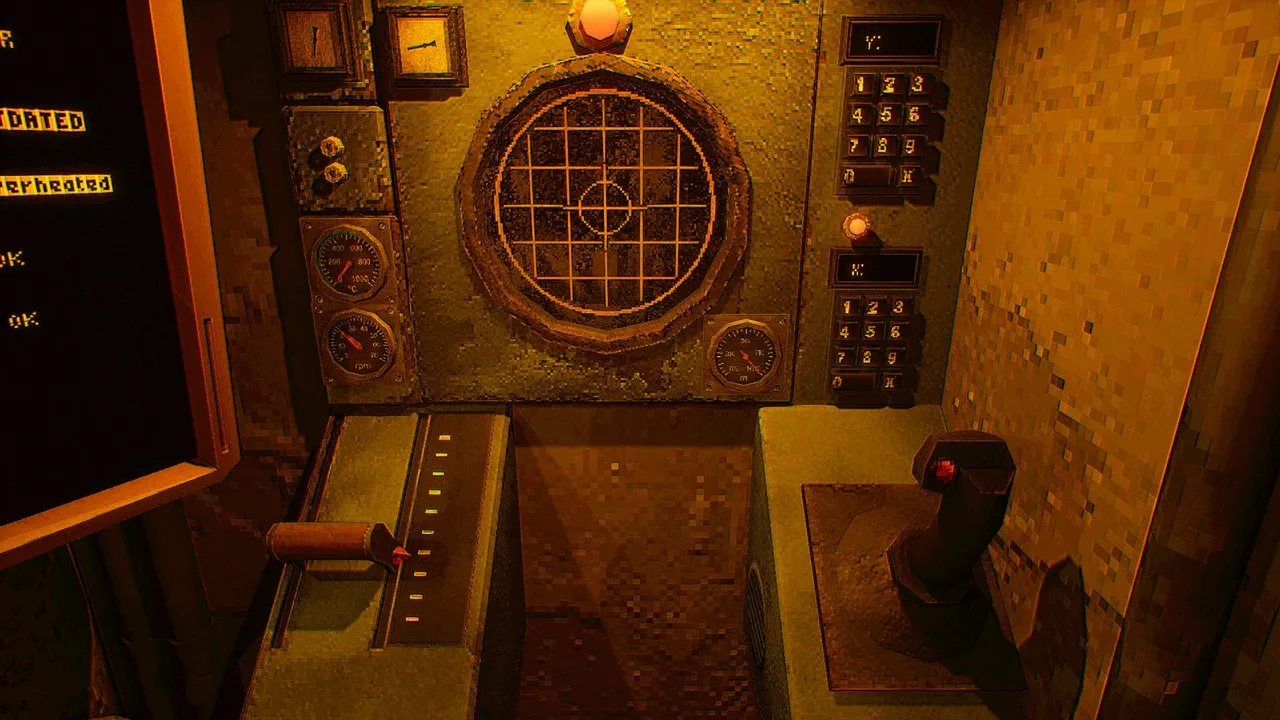Clear the X keypad with its X key
The height and width of the screenshot is (720, 1280).
889,381
